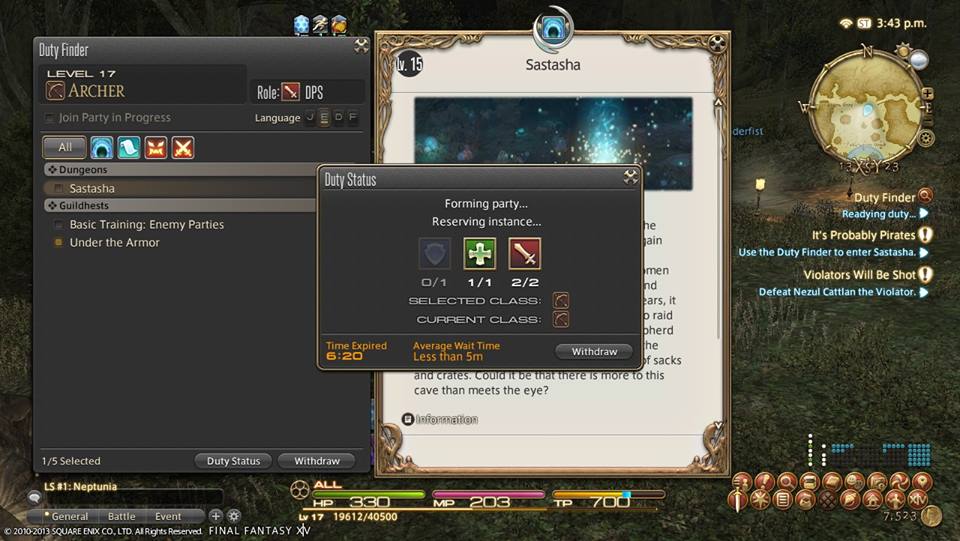Close the Sastasha info panel
Viewport: 960px width, 541px height.
[717, 43]
